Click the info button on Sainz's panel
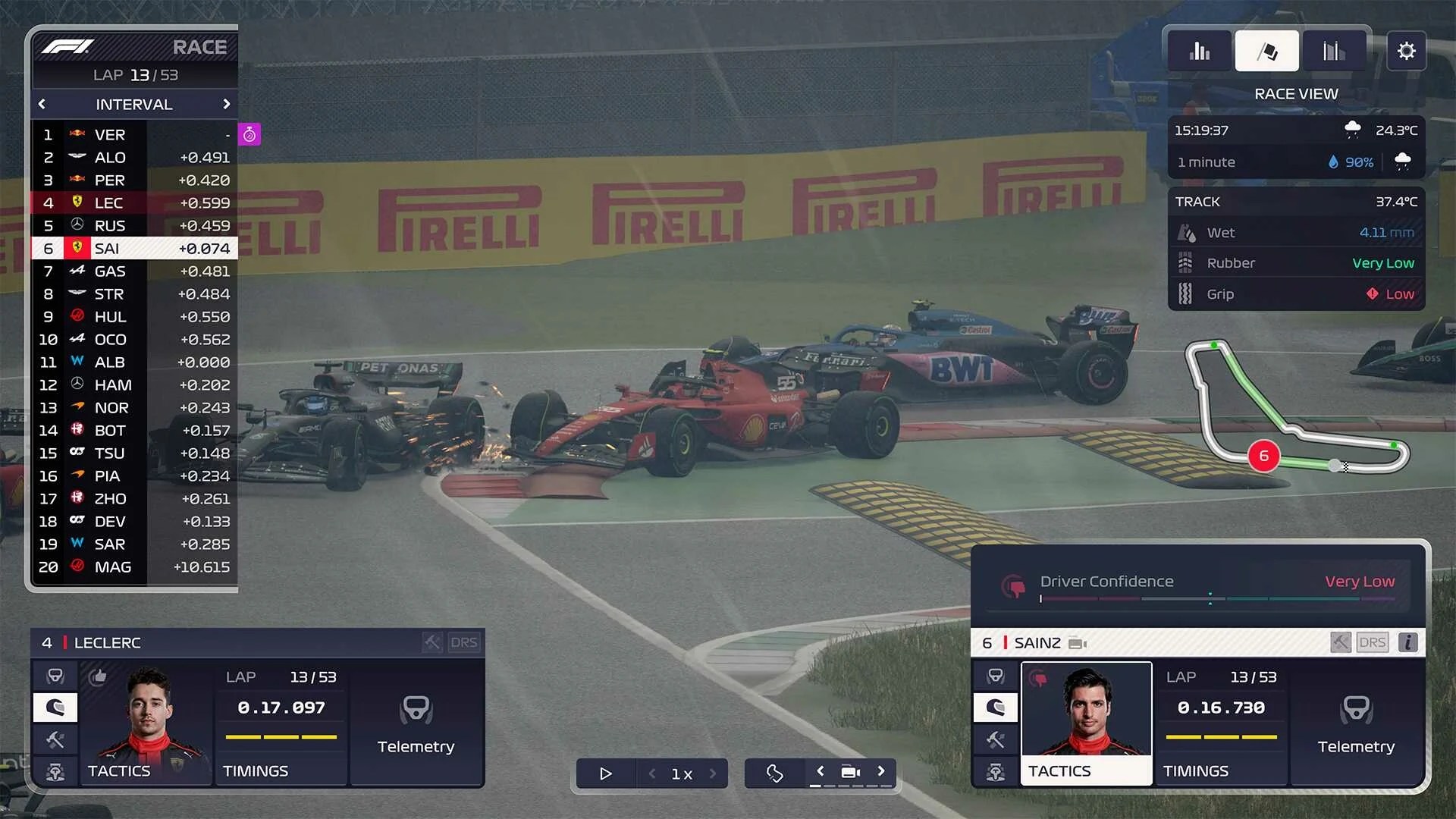This screenshot has height=819, width=1456. pos(1408,642)
